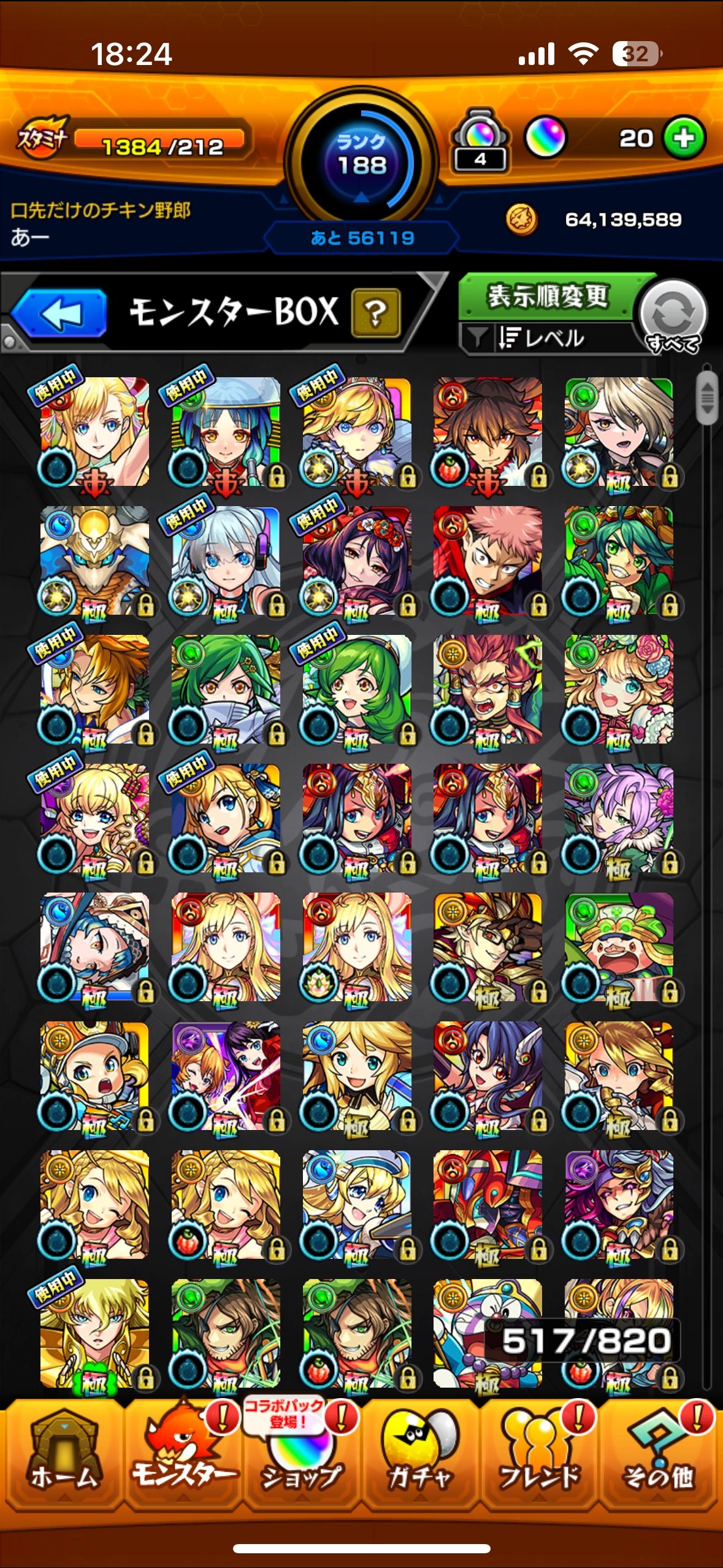Add orbs with the green plus button

[x=684, y=138]
